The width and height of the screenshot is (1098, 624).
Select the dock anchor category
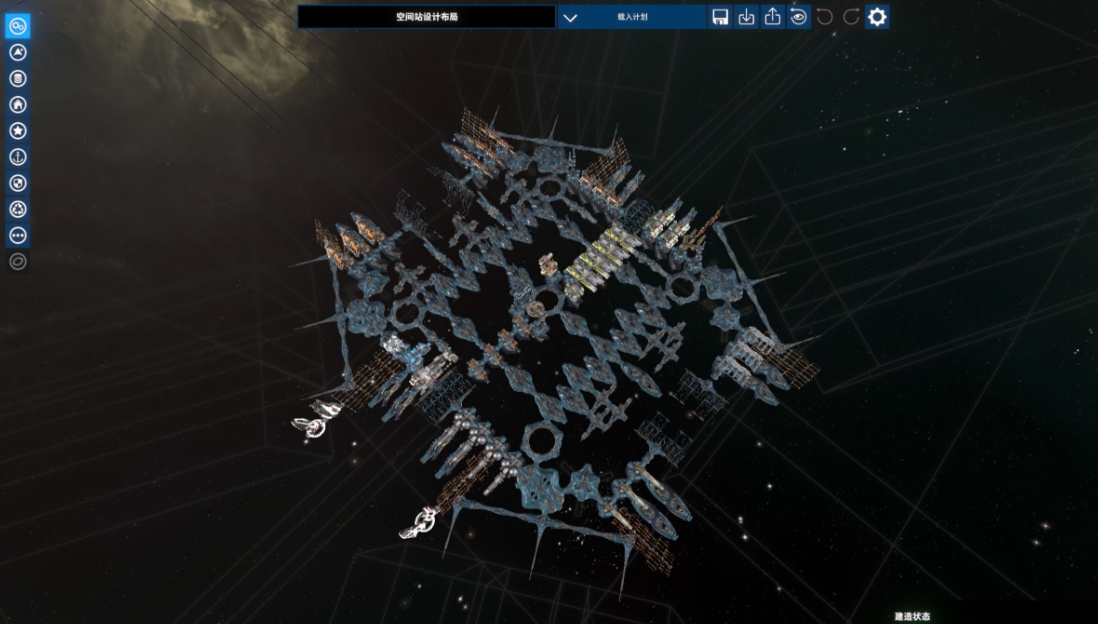(17, 157)
